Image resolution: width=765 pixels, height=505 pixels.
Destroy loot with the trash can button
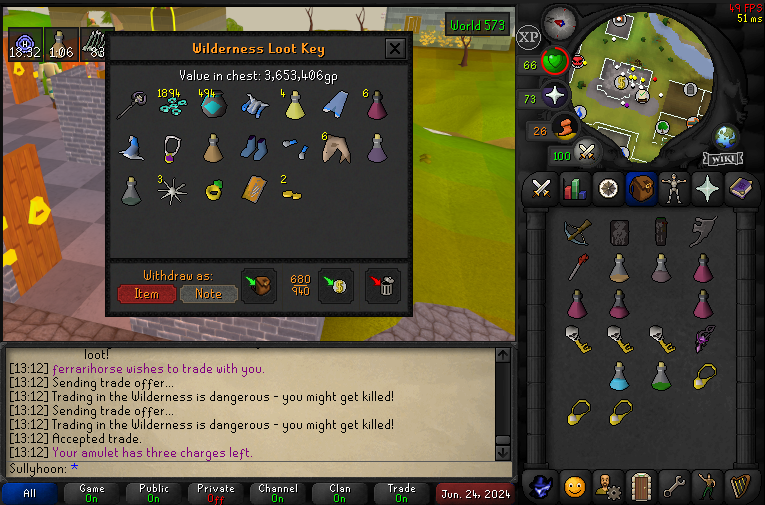(x=383, y=285)
